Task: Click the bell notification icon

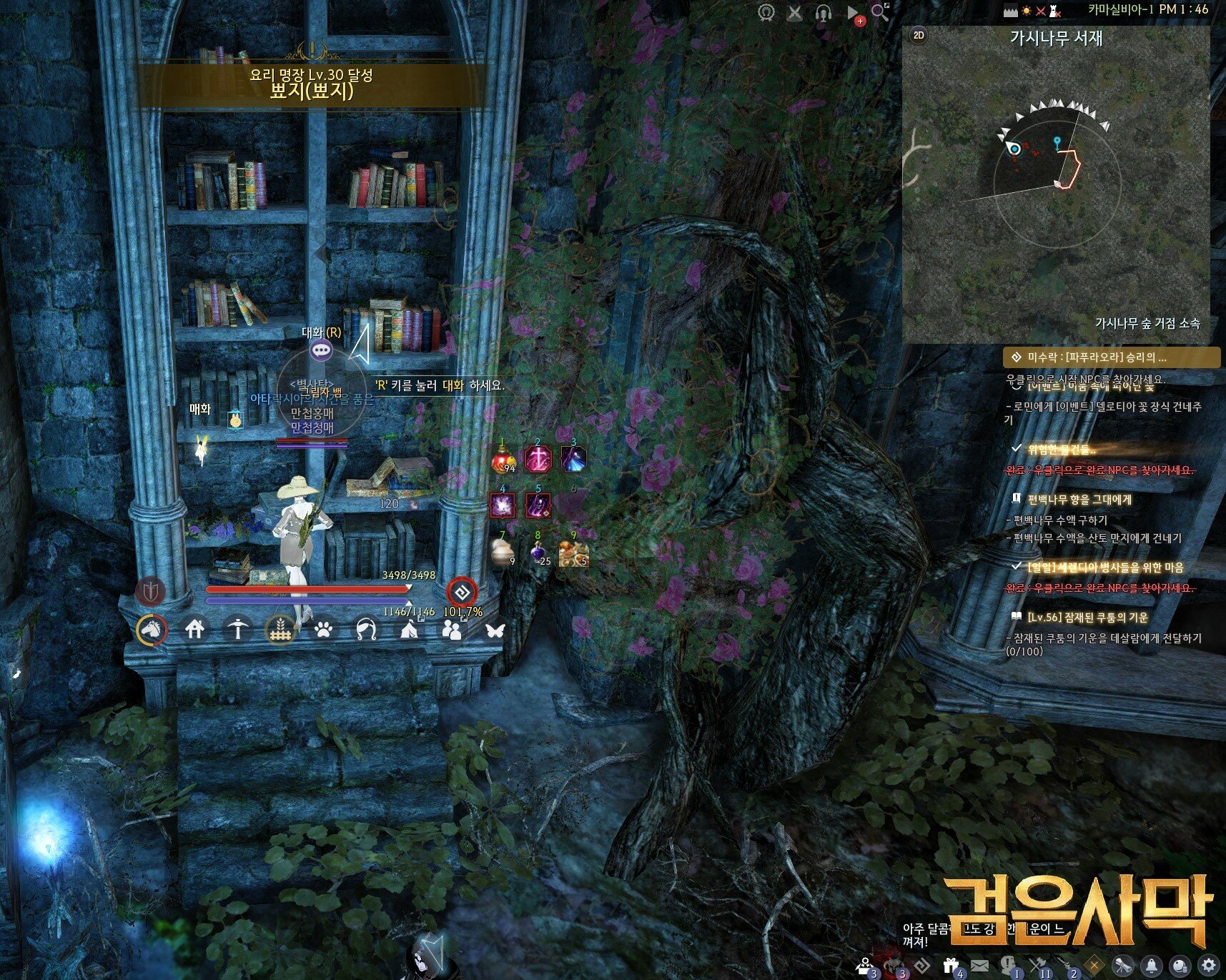Action: 1152,965
